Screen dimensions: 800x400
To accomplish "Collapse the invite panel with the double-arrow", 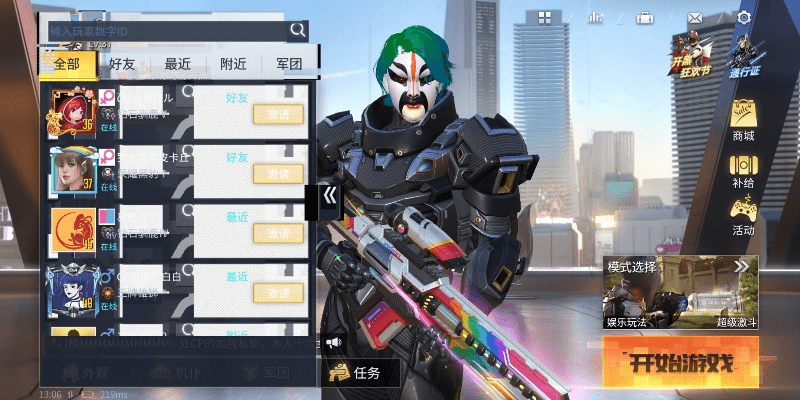I will point(328,199).
